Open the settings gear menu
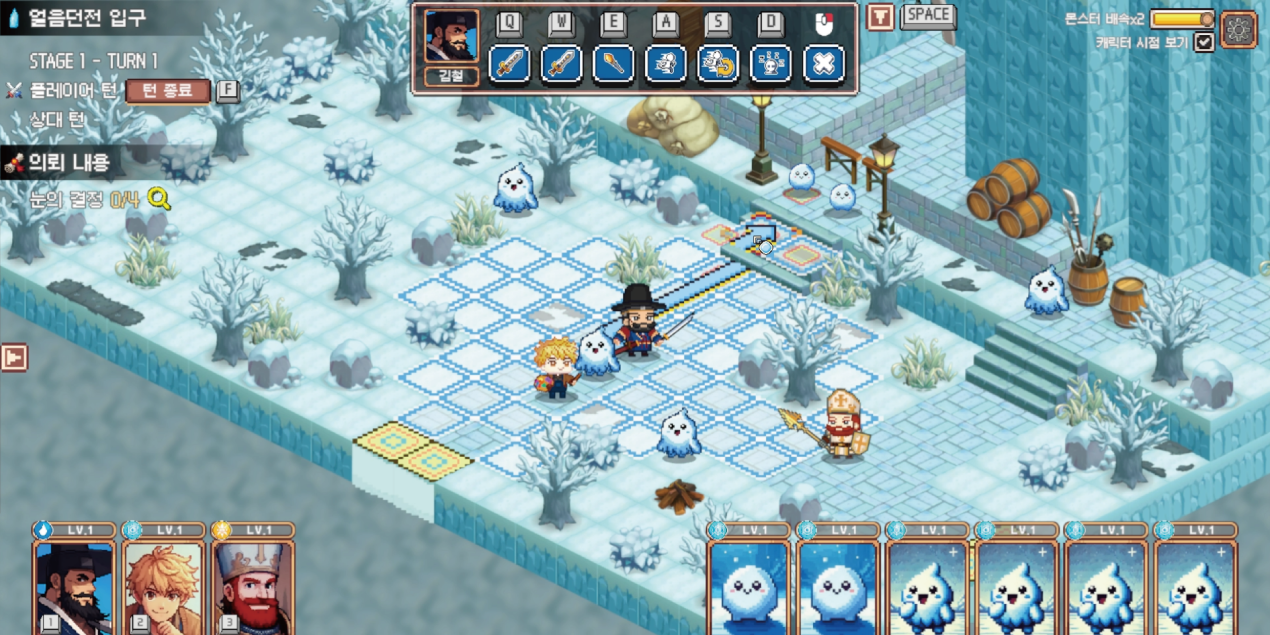This screenshot has height=635, width=1270. click(x=1238, y=29)
